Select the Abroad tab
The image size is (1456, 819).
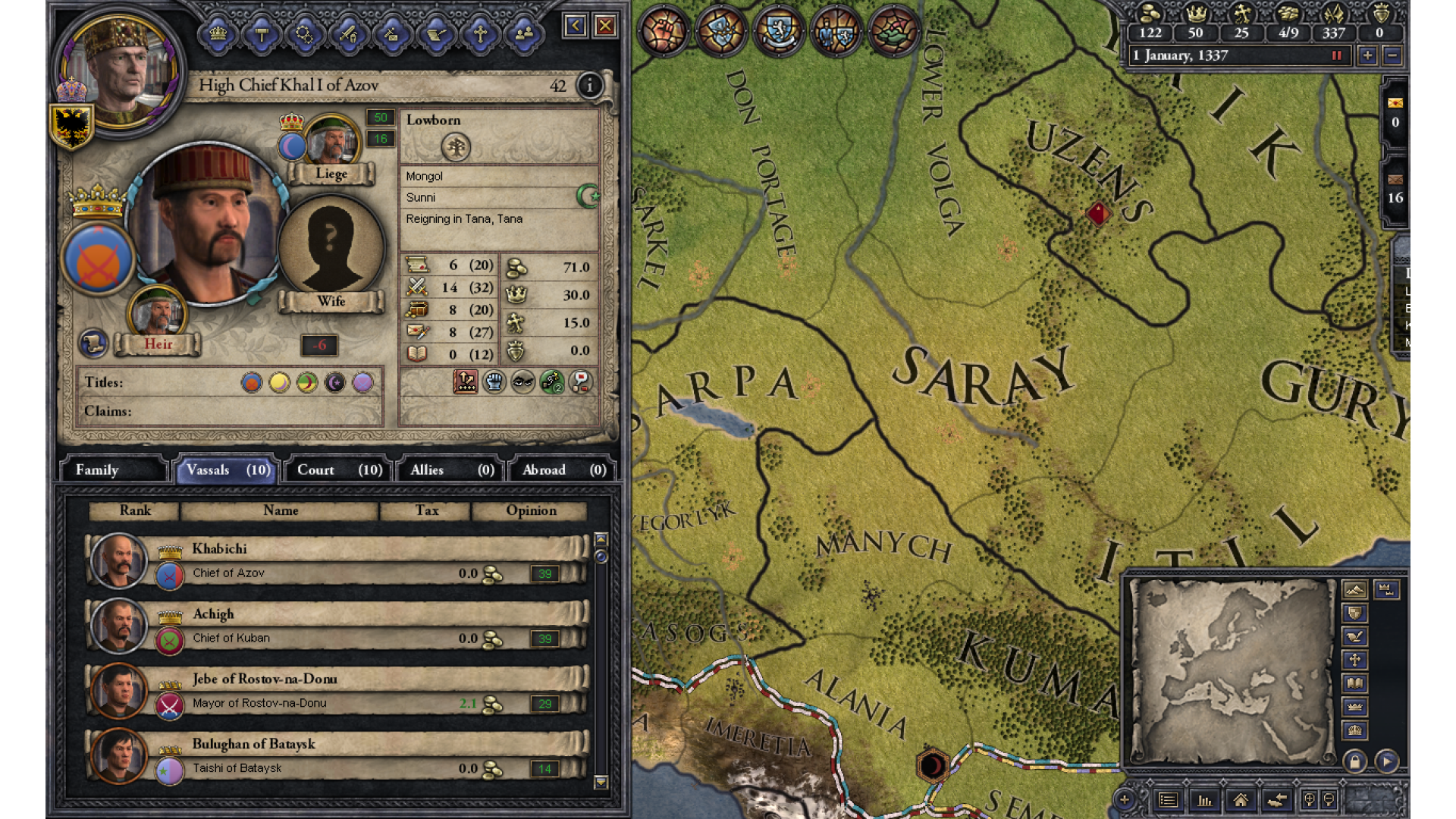click(x=563, y=470)
